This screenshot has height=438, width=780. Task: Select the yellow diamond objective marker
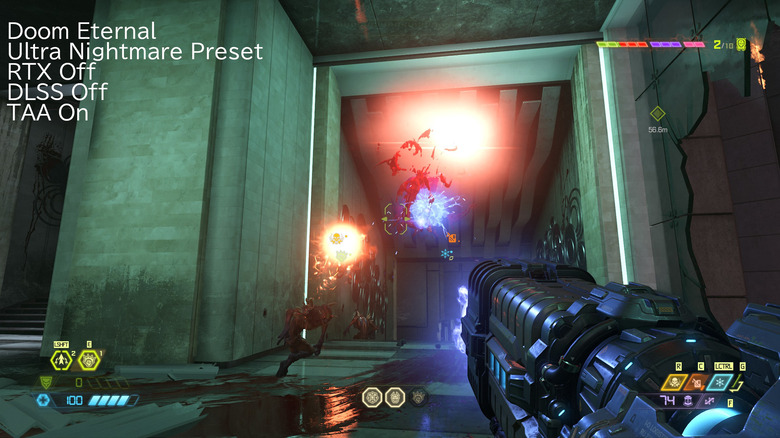(657, 114)
